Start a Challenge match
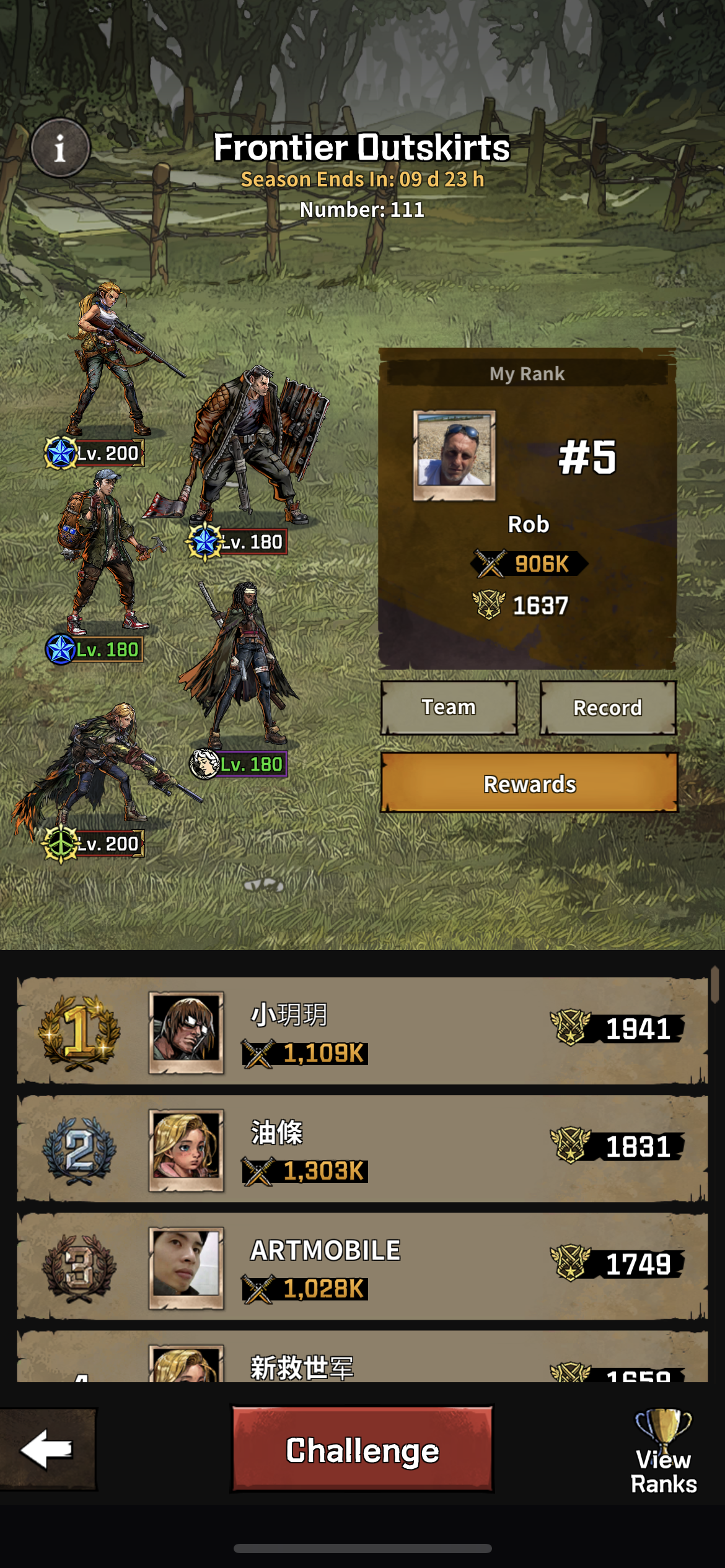Image resolution: width=725 pixels, height=1568 pixels. click(x=362, y=1450)
